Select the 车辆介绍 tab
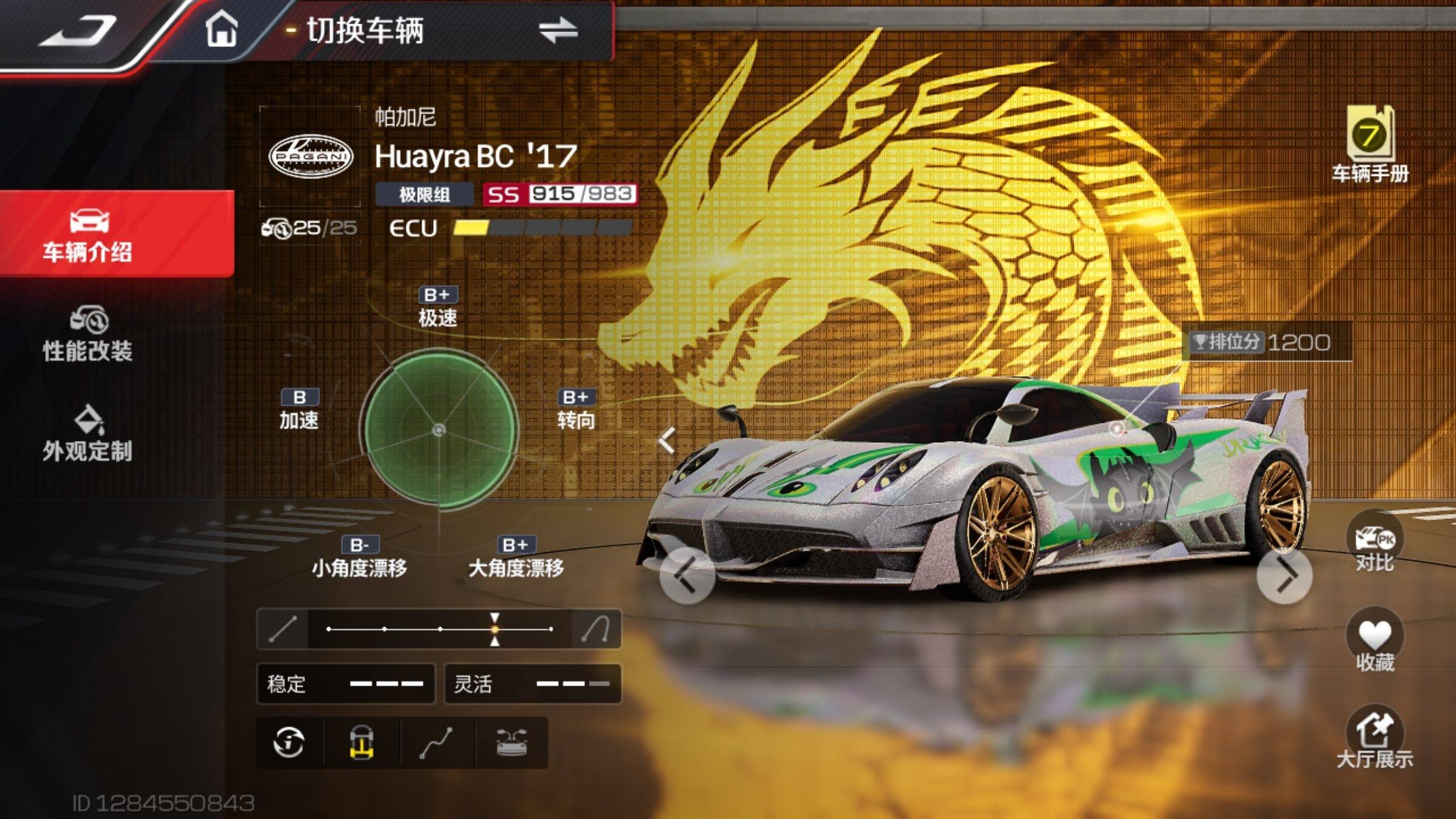Viewport: 1456px width, 819px height. click(89, 235)
